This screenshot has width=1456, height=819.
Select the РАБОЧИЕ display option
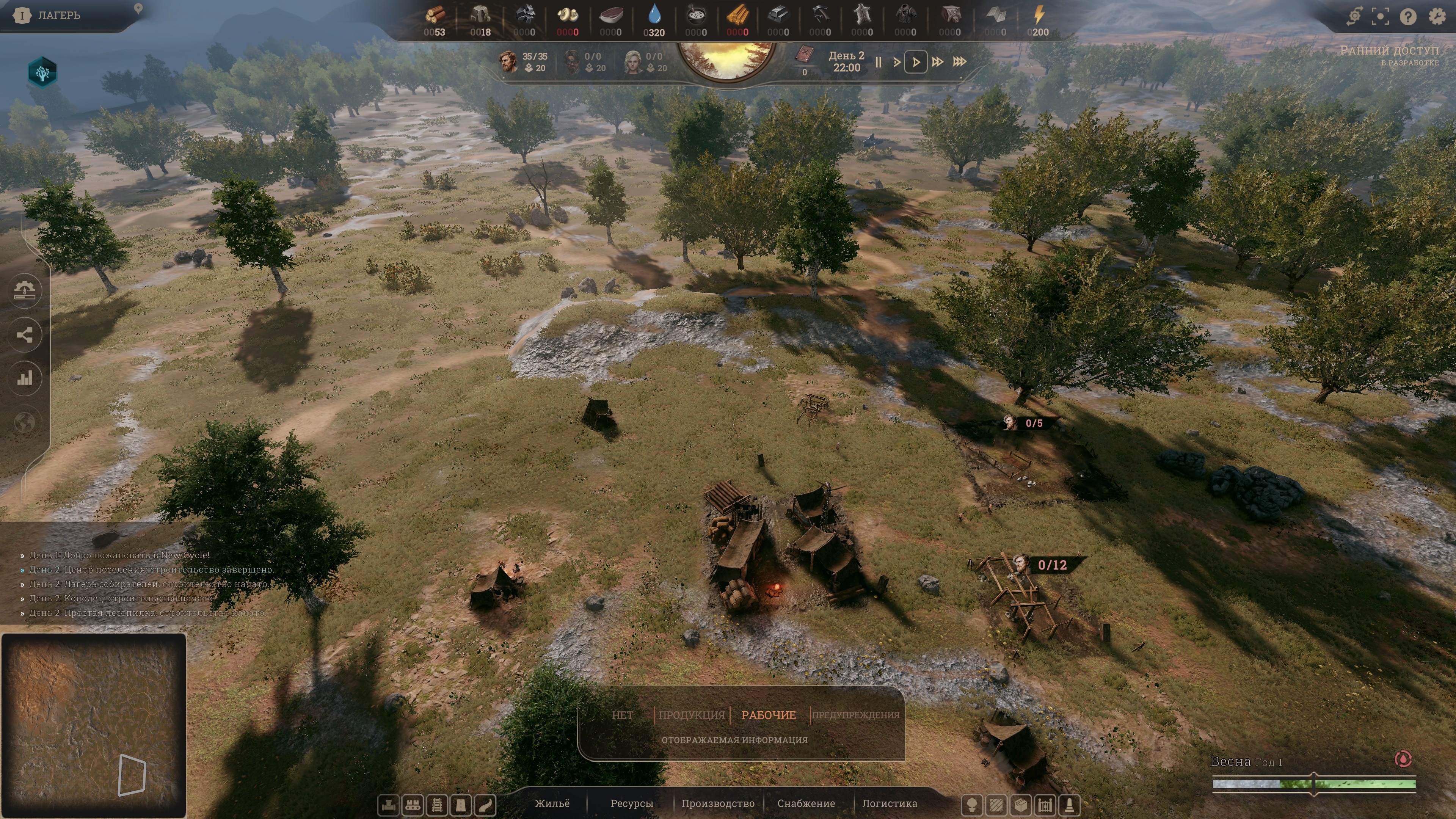coord(768,715)
